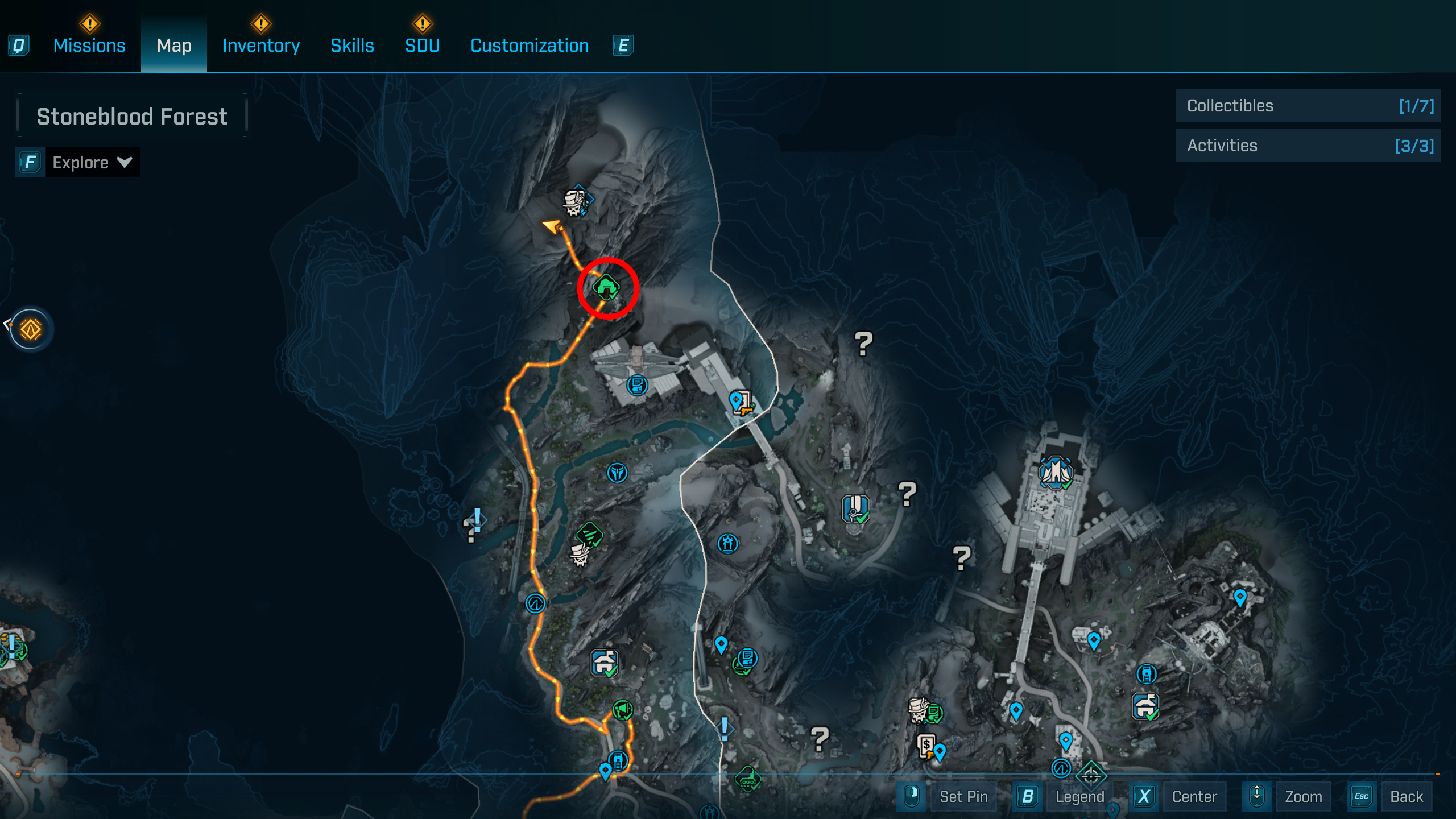
Task: Select the red-circled green house marker
Action: pyautogui.click(x=606, y=287)
